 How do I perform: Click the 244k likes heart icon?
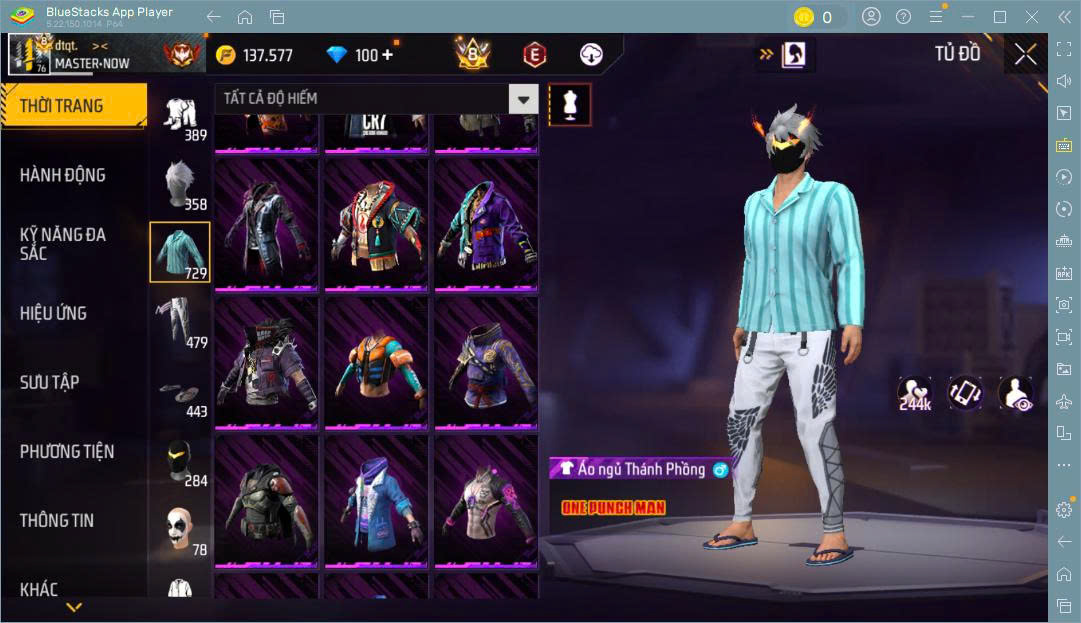(914, 393)
